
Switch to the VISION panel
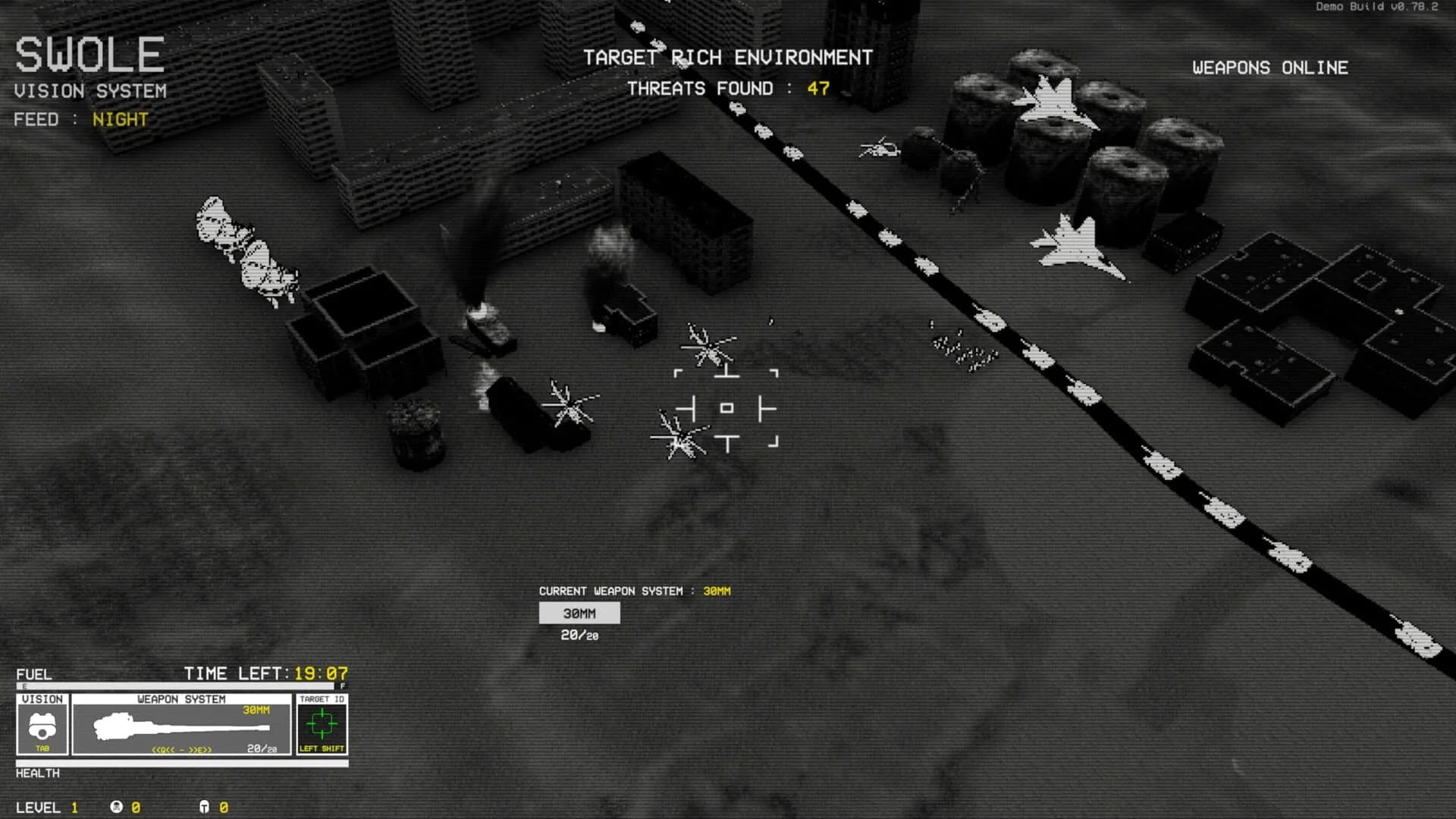[43, 698]
